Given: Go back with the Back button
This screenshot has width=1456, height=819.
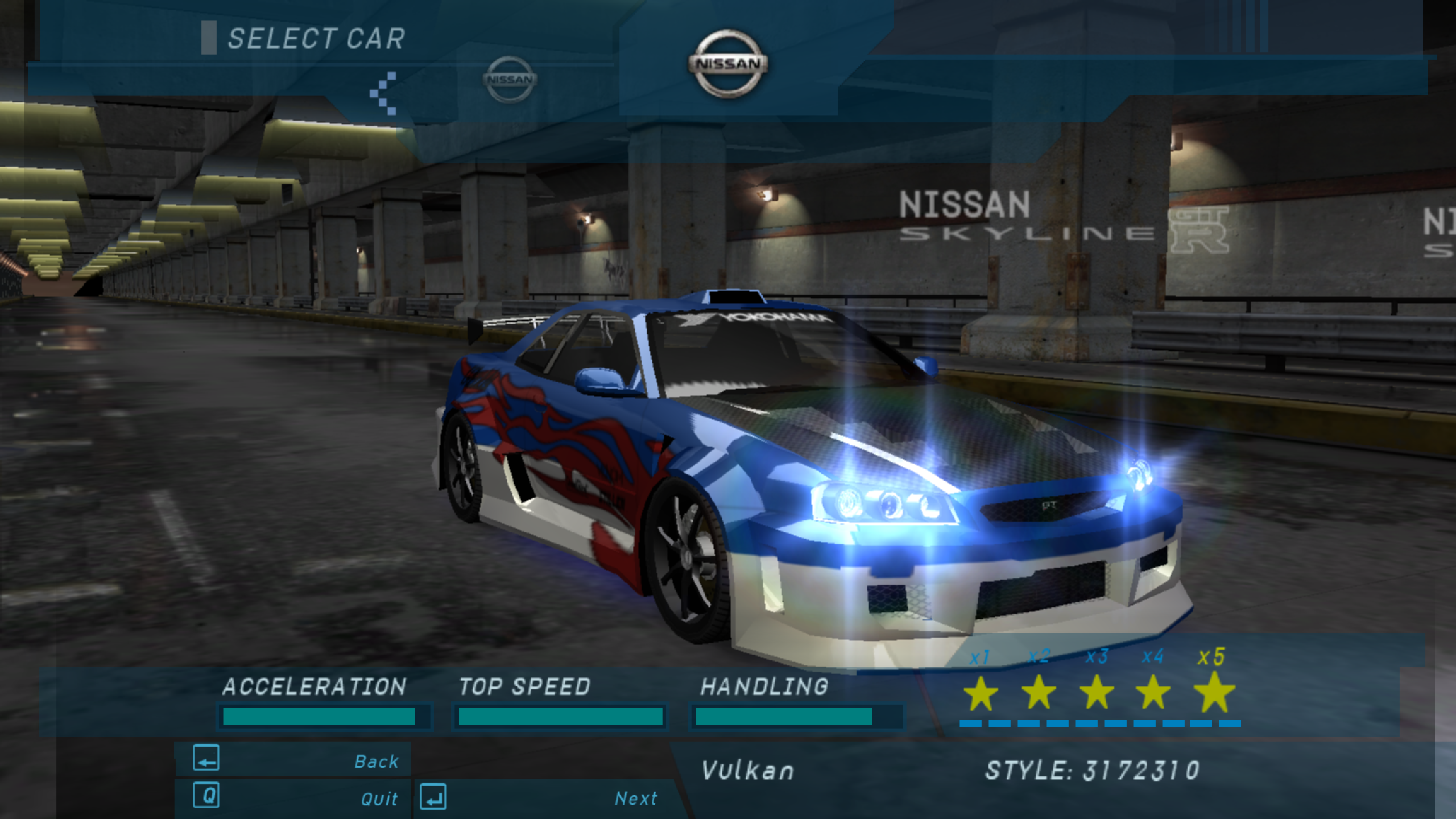Looking at the screenshot, I should pyautogui.click(x=293, y=760).
